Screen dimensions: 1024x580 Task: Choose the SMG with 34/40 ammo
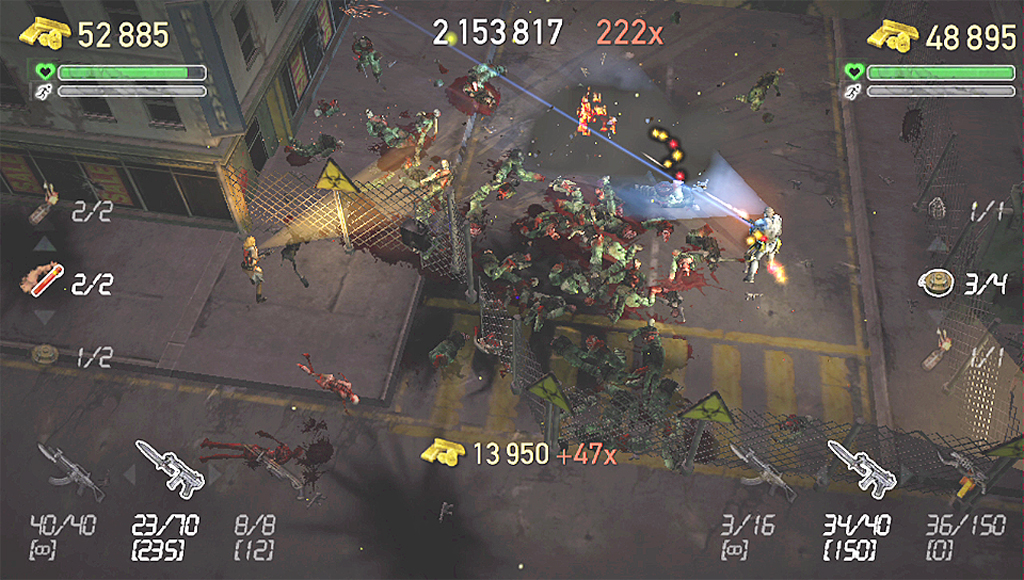[858, 466]
